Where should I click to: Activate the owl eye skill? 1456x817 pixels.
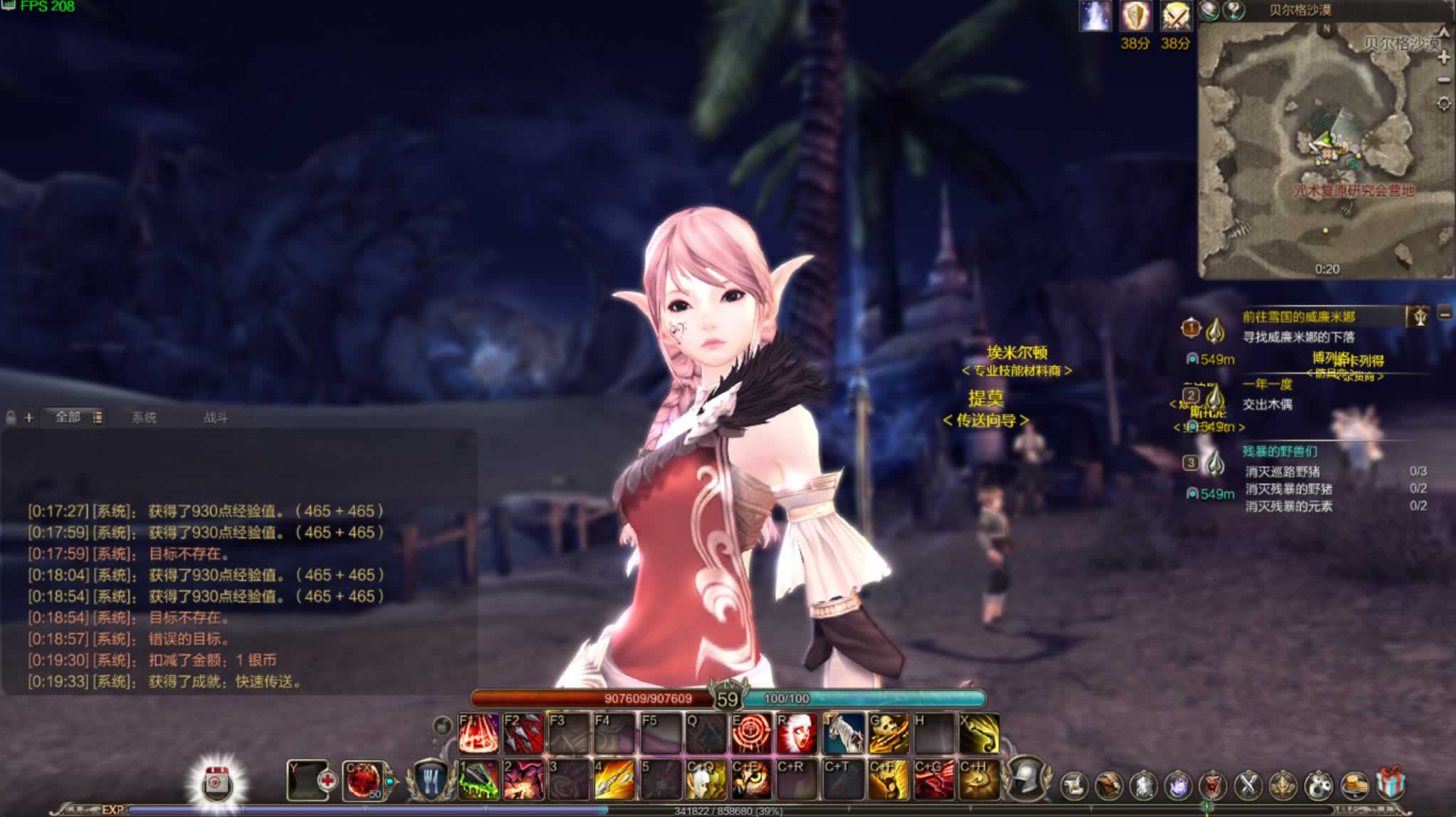[x=752, y=779]
